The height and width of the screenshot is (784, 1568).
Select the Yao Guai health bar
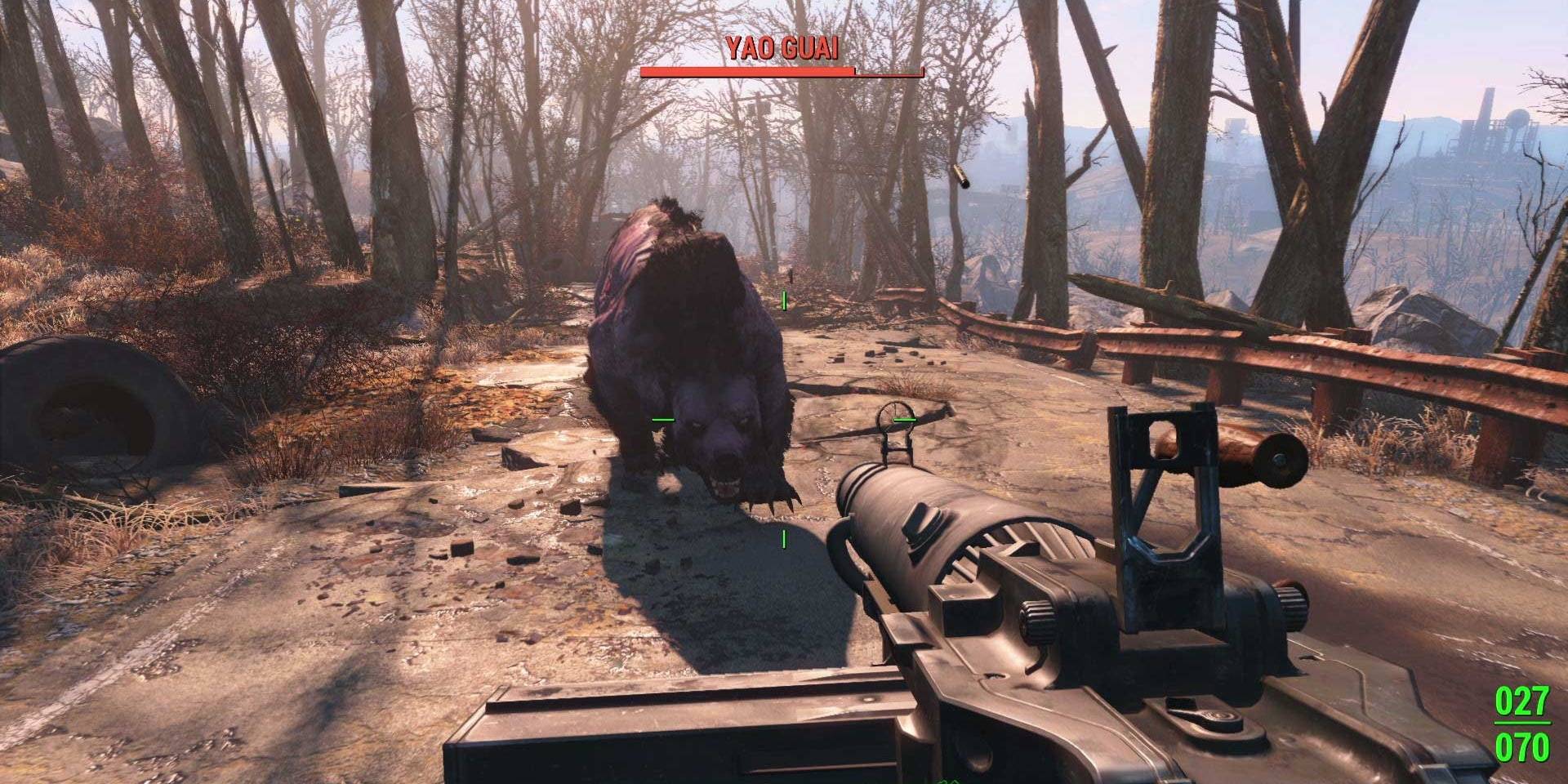(x=782, y=72)
